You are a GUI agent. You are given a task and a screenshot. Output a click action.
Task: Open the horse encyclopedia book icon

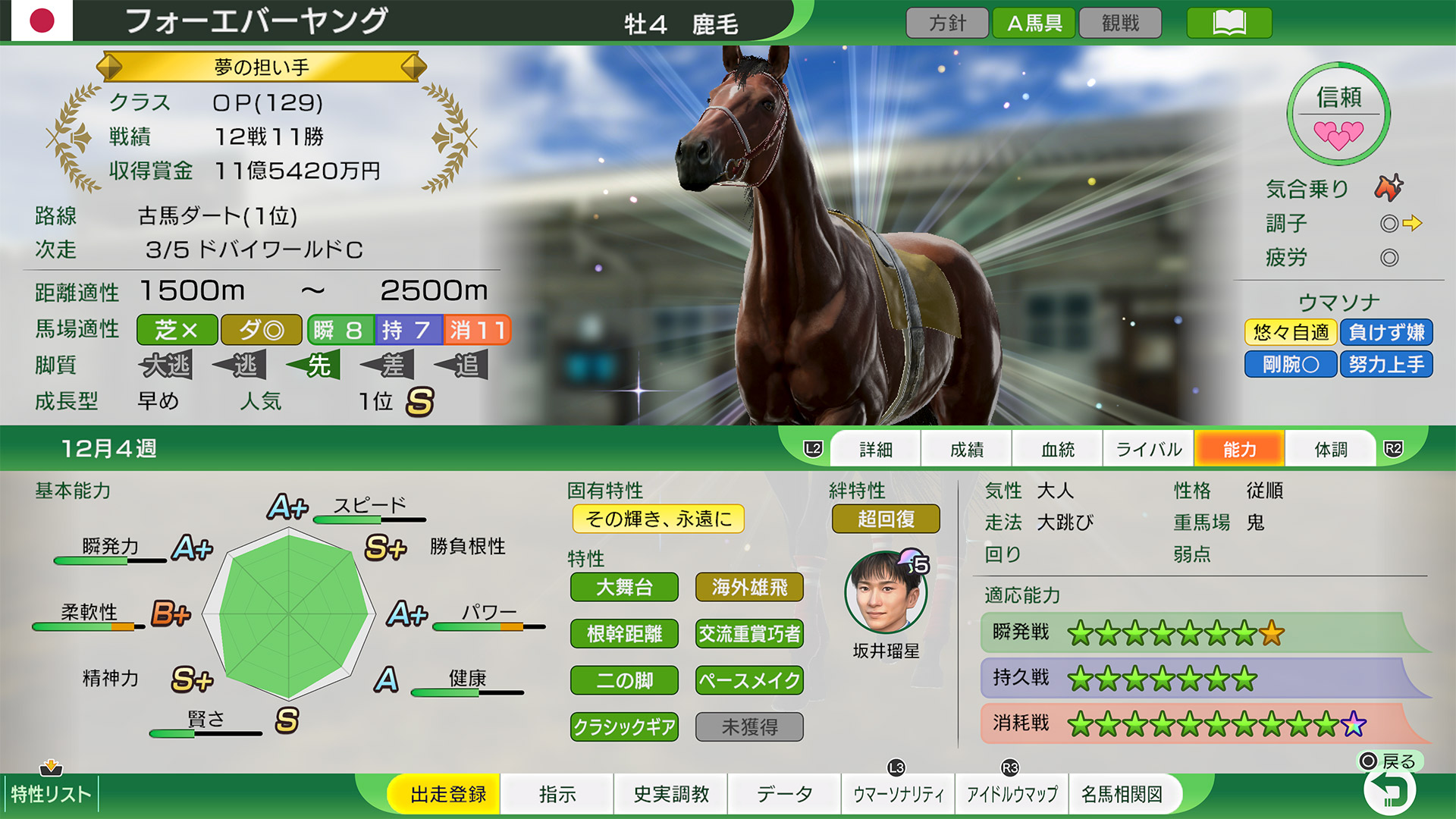[x=1228, y=22]
